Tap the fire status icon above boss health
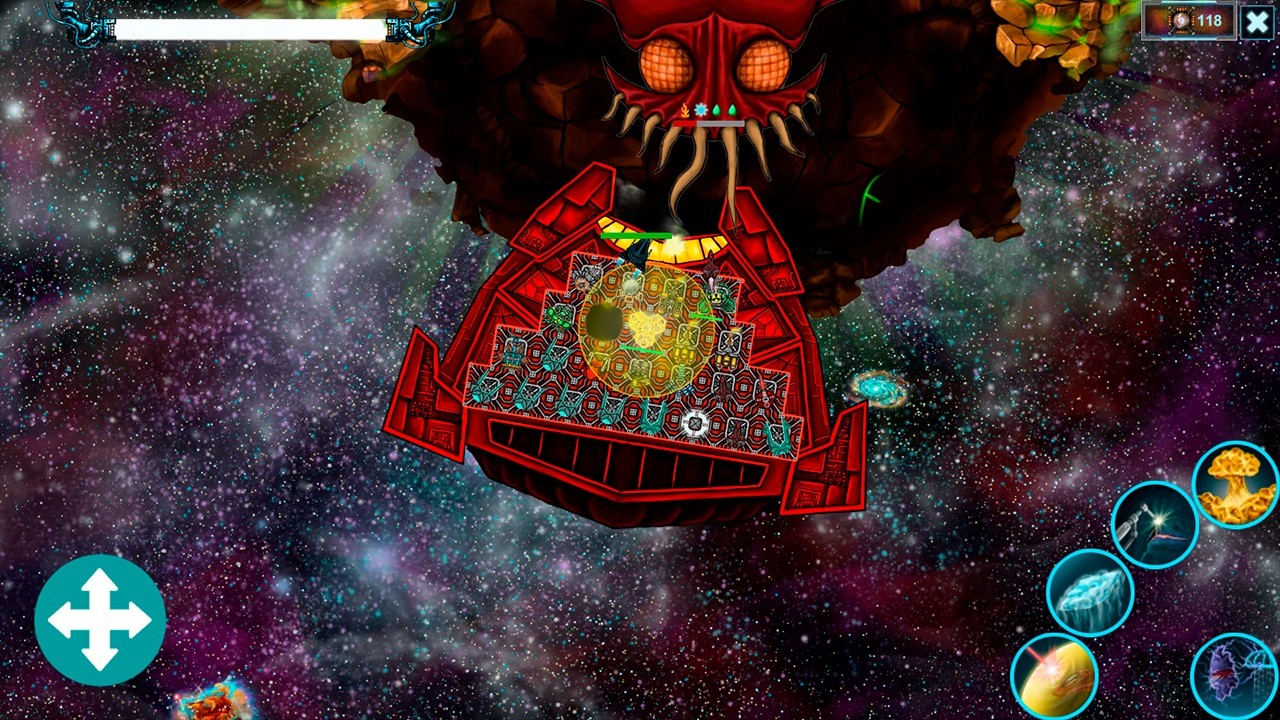Image resolution: width=1280 pixels, height=720 pixels. tap(685, 110)
